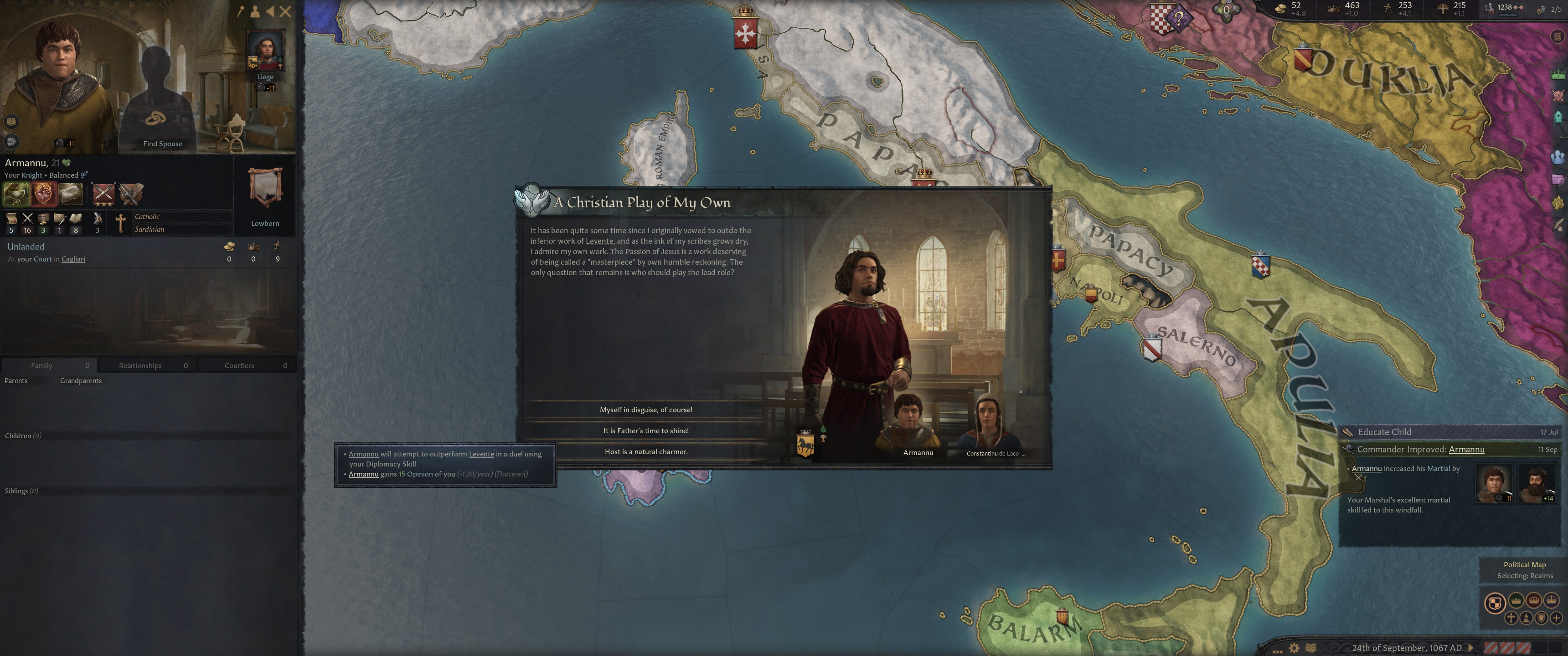
Task: Click the prestige crown icon
Action: click(1334, 9)
